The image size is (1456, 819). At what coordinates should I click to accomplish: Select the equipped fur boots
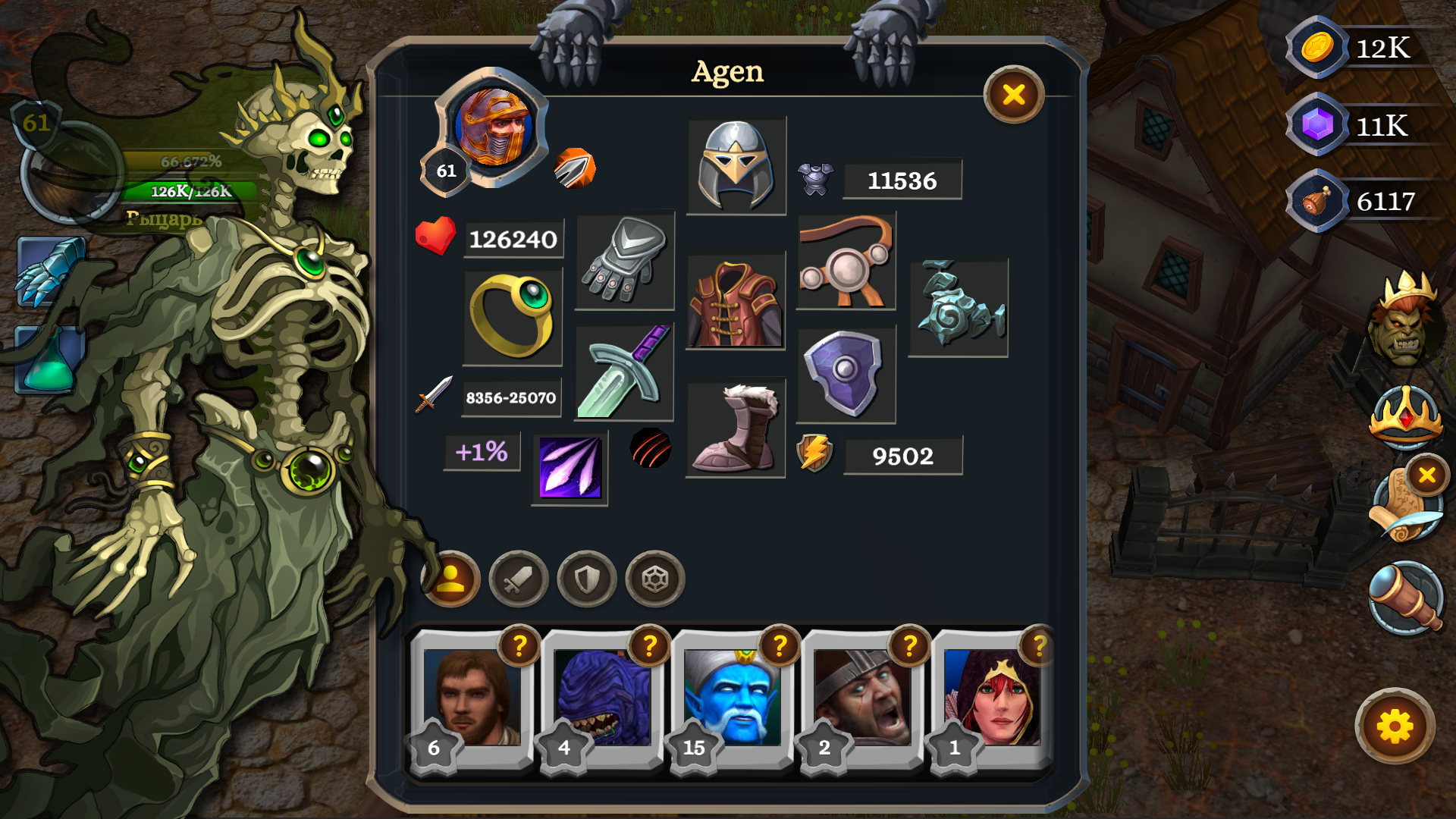736,426
